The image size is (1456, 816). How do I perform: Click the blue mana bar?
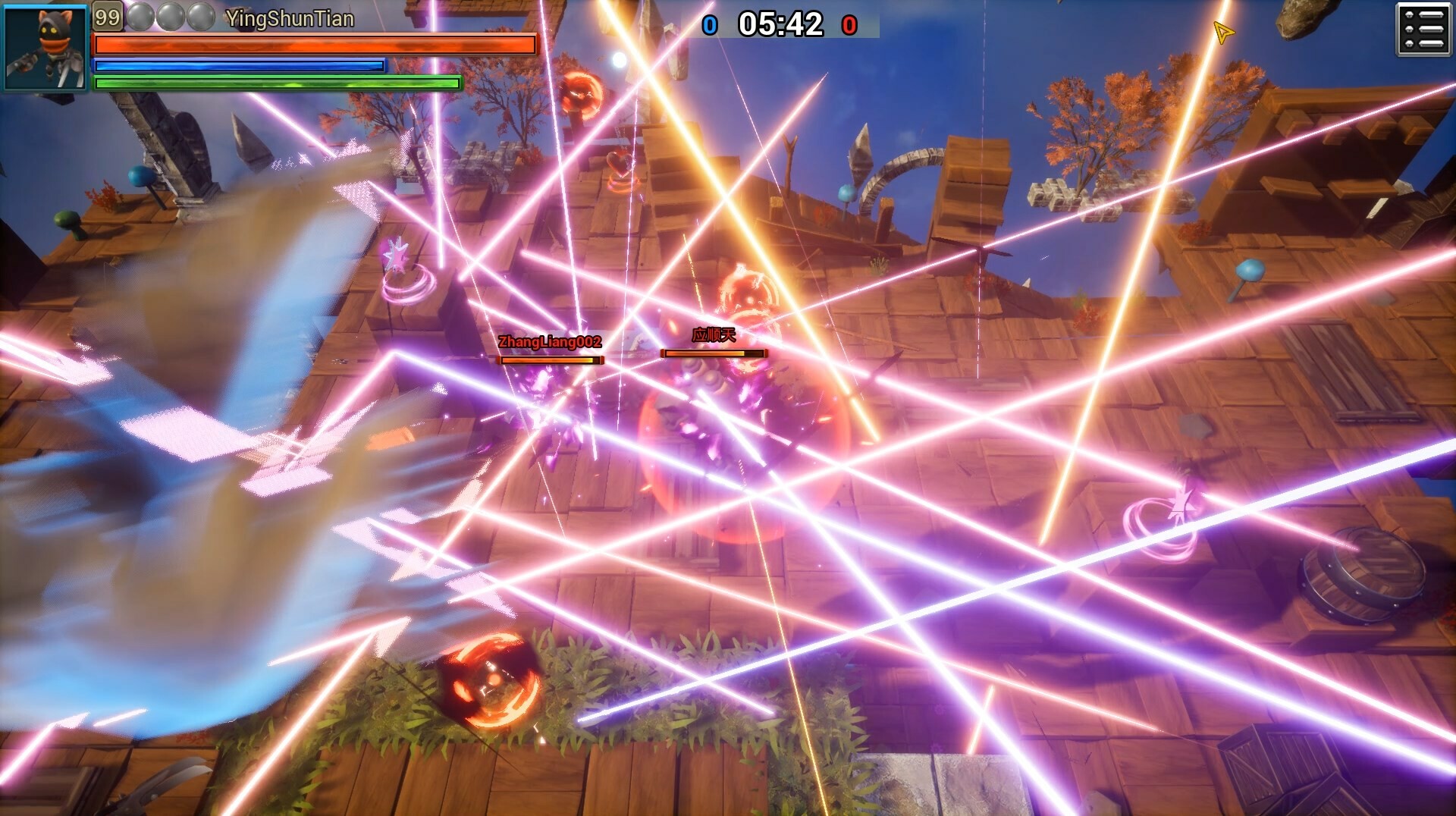click(x=239, y=66)
